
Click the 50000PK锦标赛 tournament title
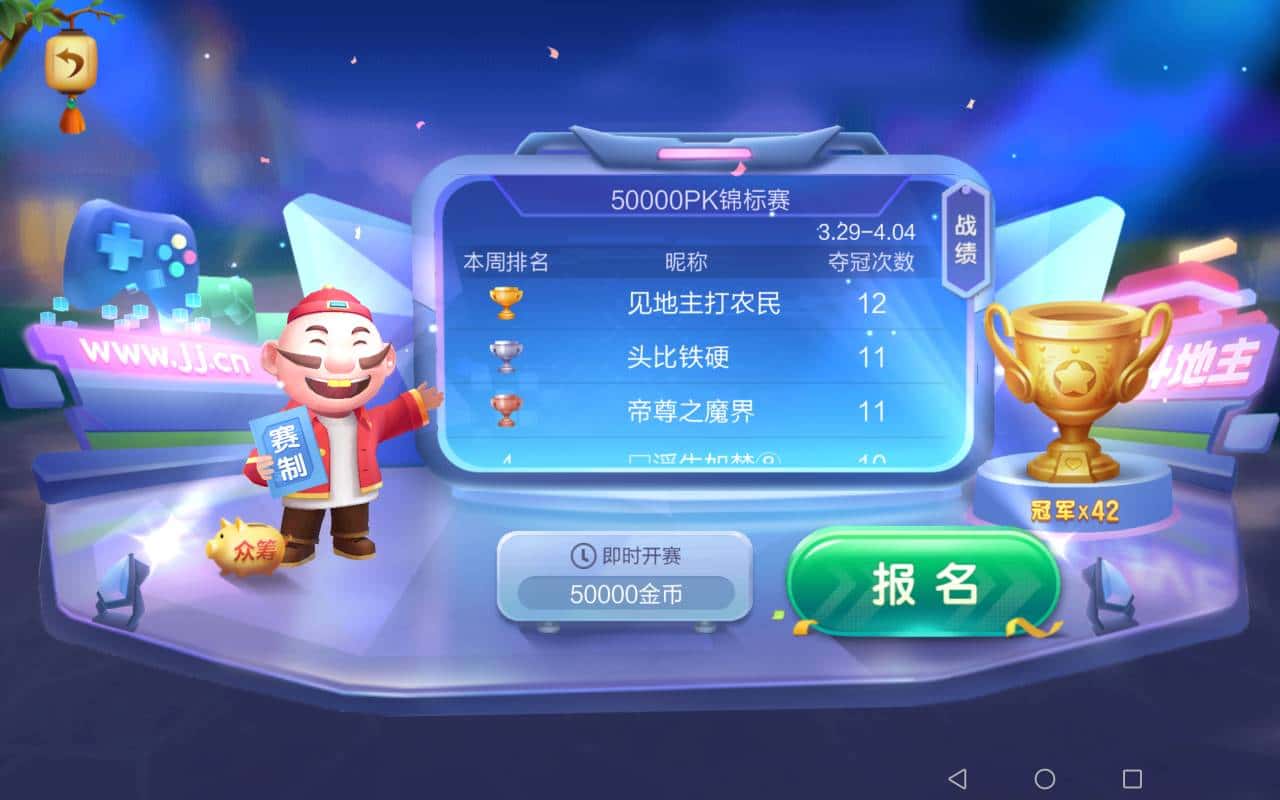[x=700, y=199]
